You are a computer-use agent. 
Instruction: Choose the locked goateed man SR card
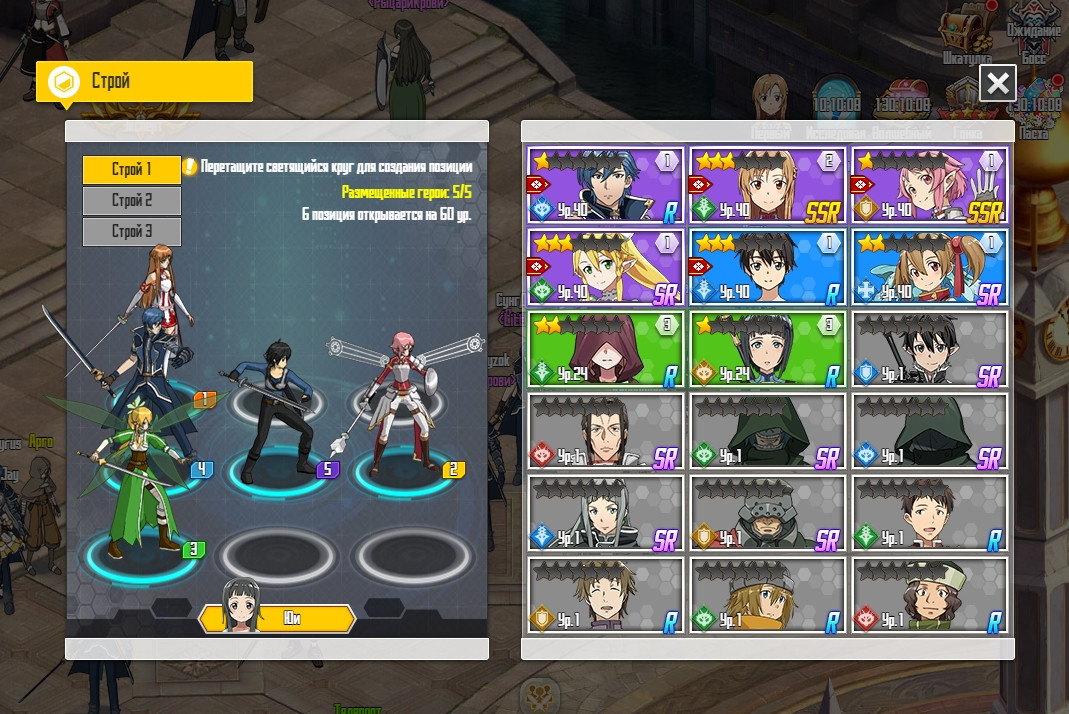pyautogui.click(x=606, y=431)
